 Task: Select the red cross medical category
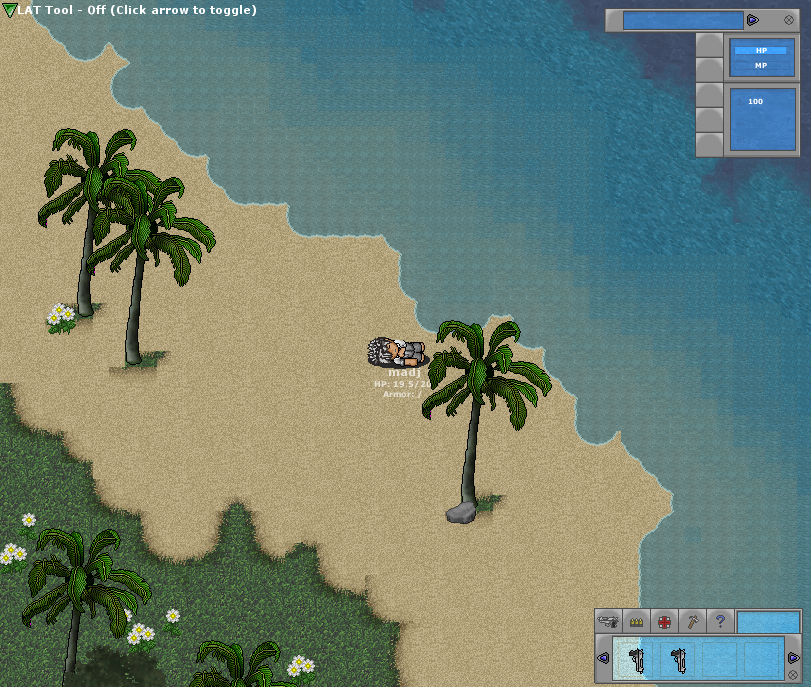(663, 621)
